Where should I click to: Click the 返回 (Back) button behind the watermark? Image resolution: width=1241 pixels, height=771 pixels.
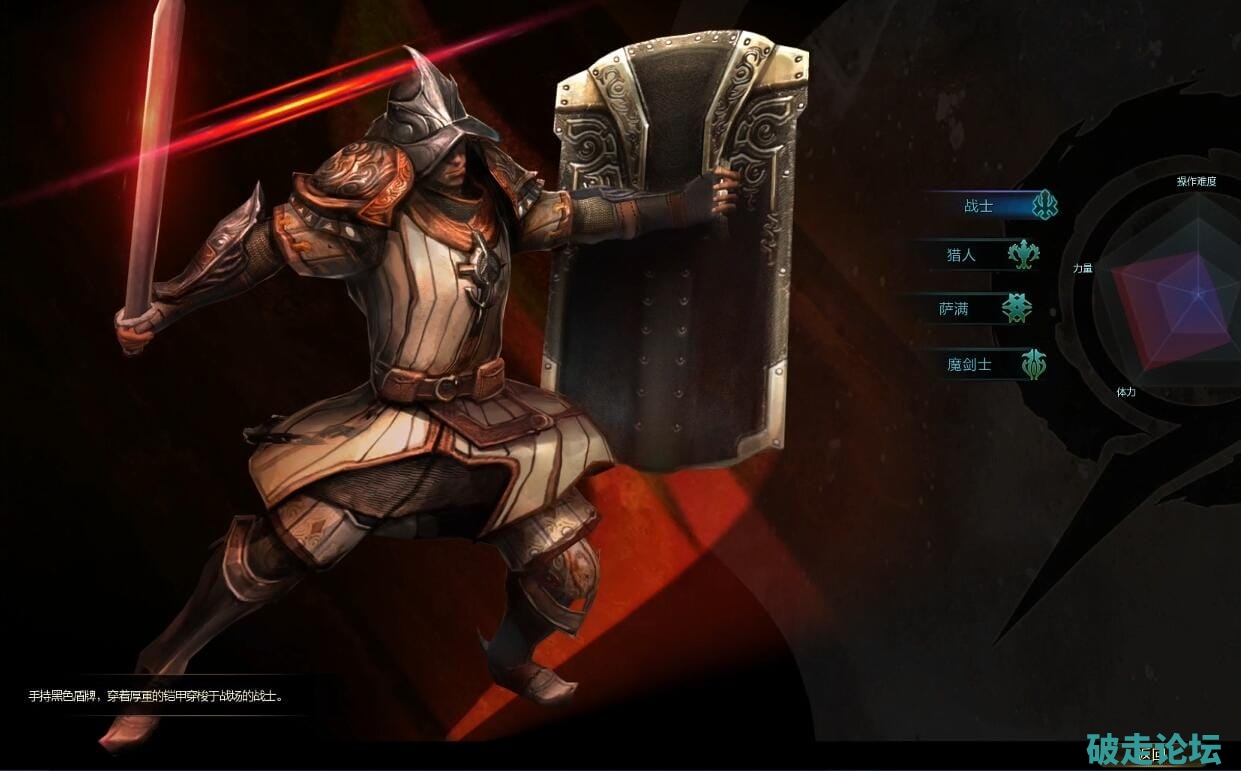coord(1152,754)
